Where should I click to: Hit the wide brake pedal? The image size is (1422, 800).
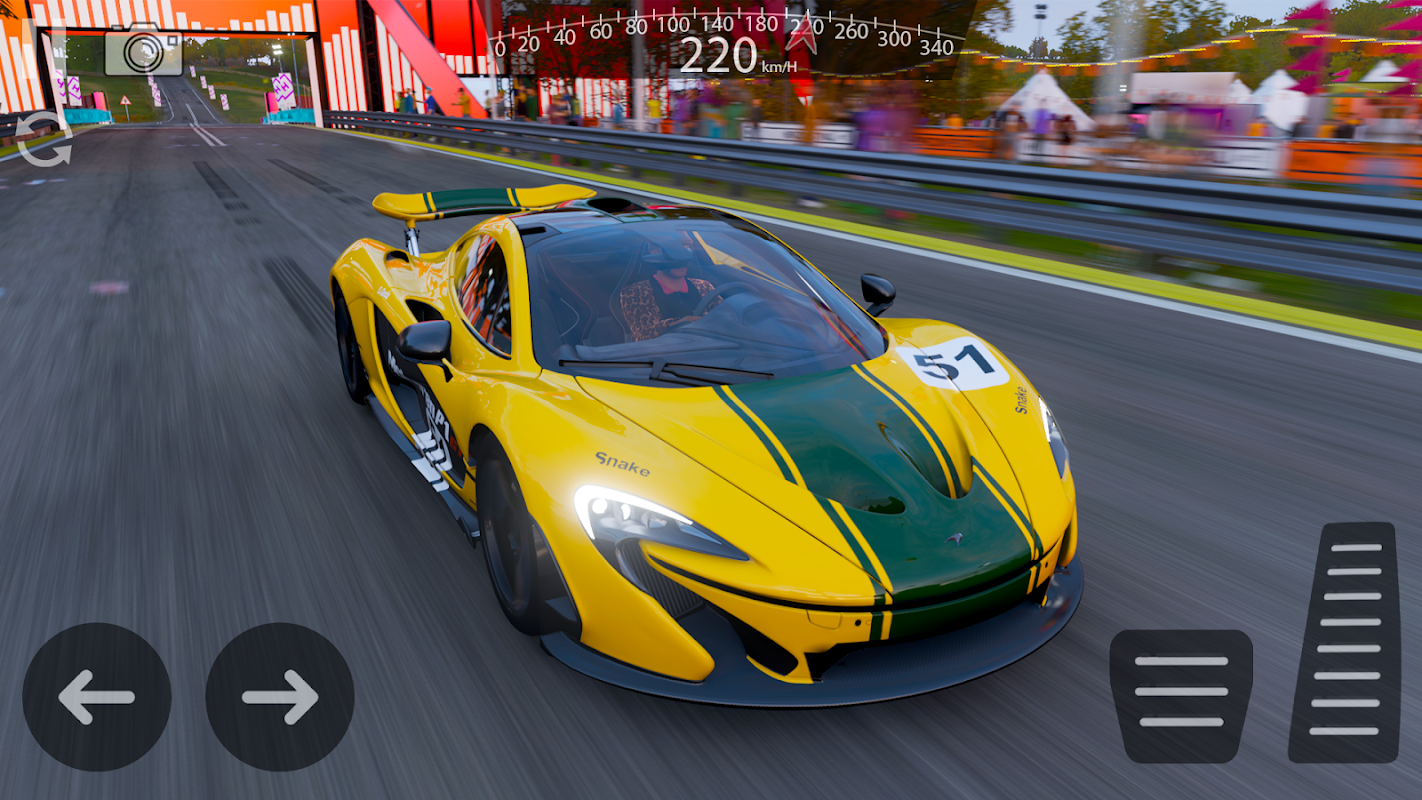click(x=1181, y=696)
